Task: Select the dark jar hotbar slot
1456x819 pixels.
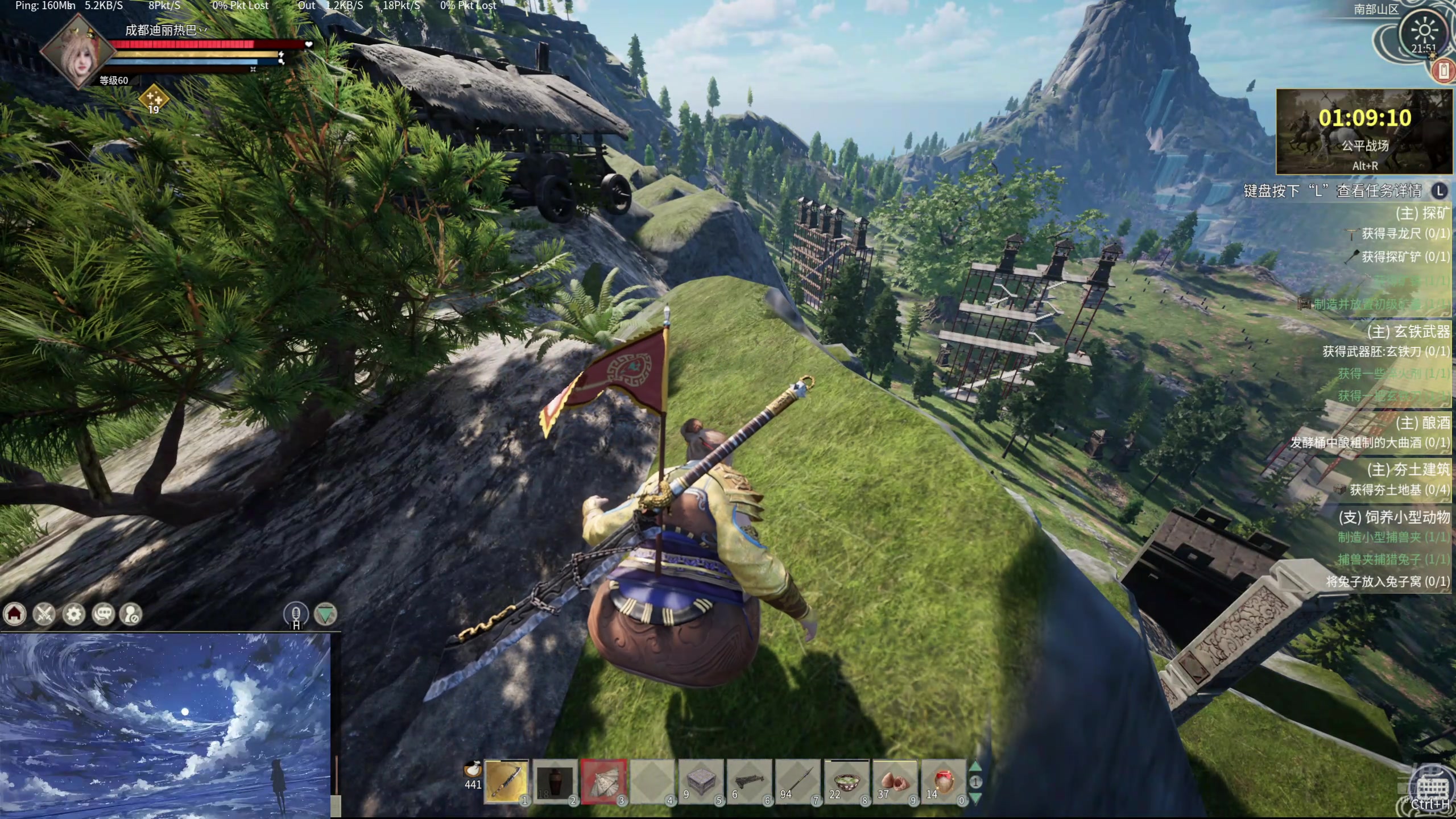Action: 555,781
